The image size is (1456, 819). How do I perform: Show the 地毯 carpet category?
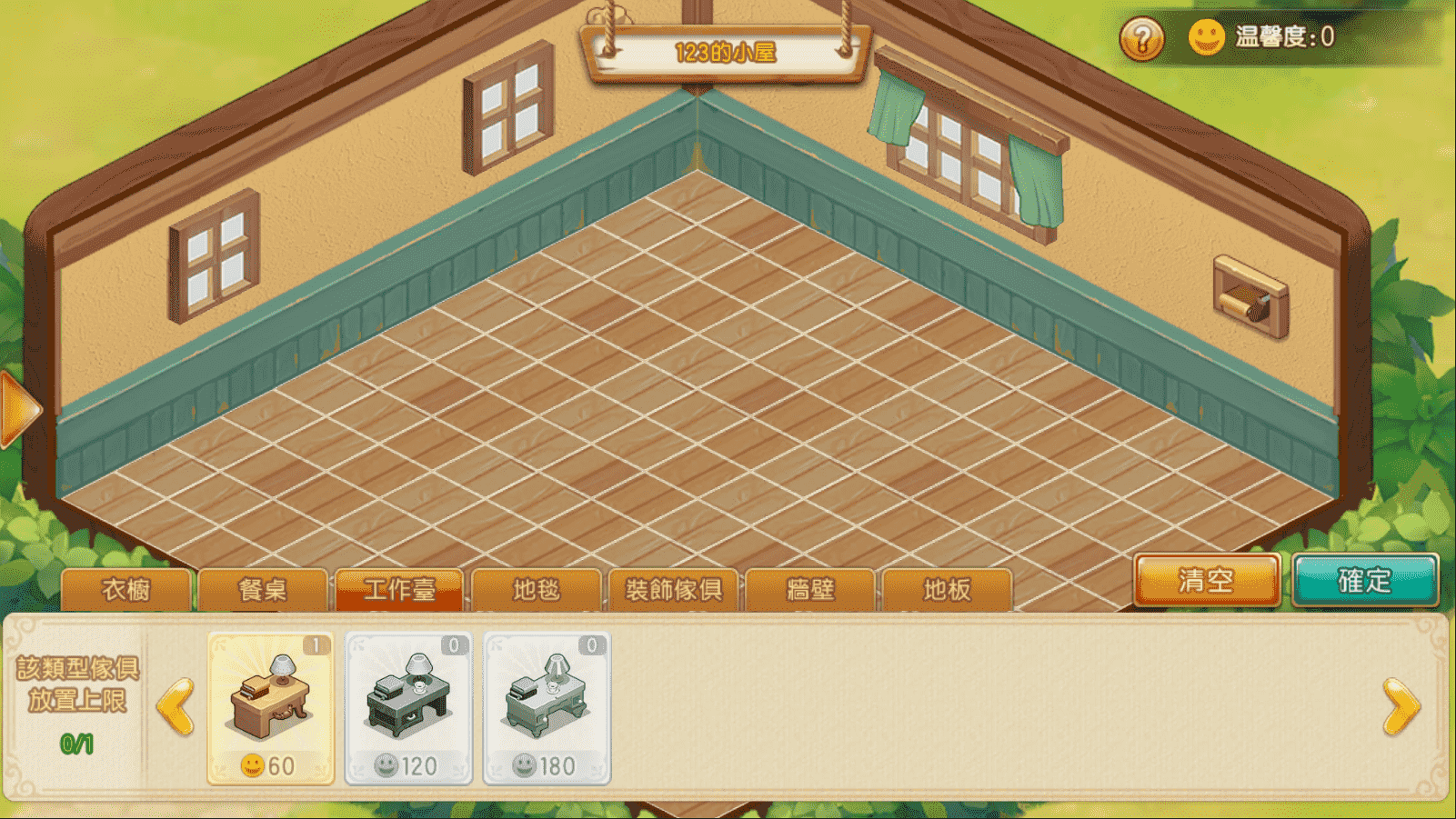click(x=537, y=590)
